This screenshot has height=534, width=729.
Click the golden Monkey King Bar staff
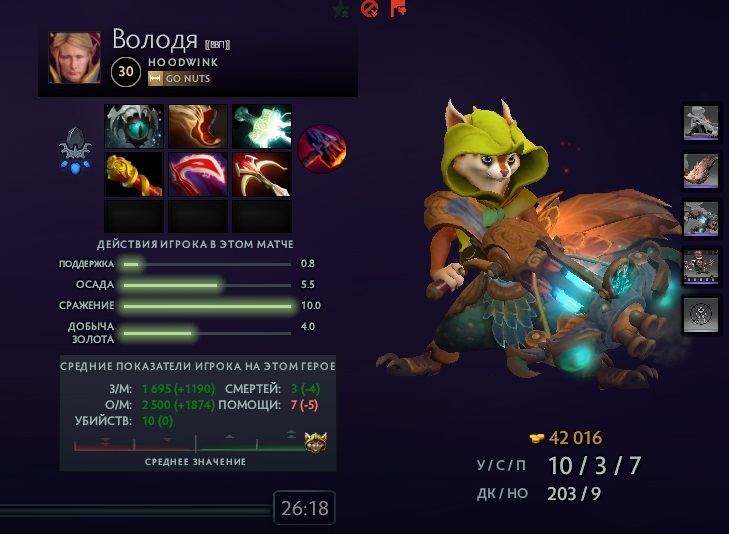pyautogui.click(x=134, y=174)
